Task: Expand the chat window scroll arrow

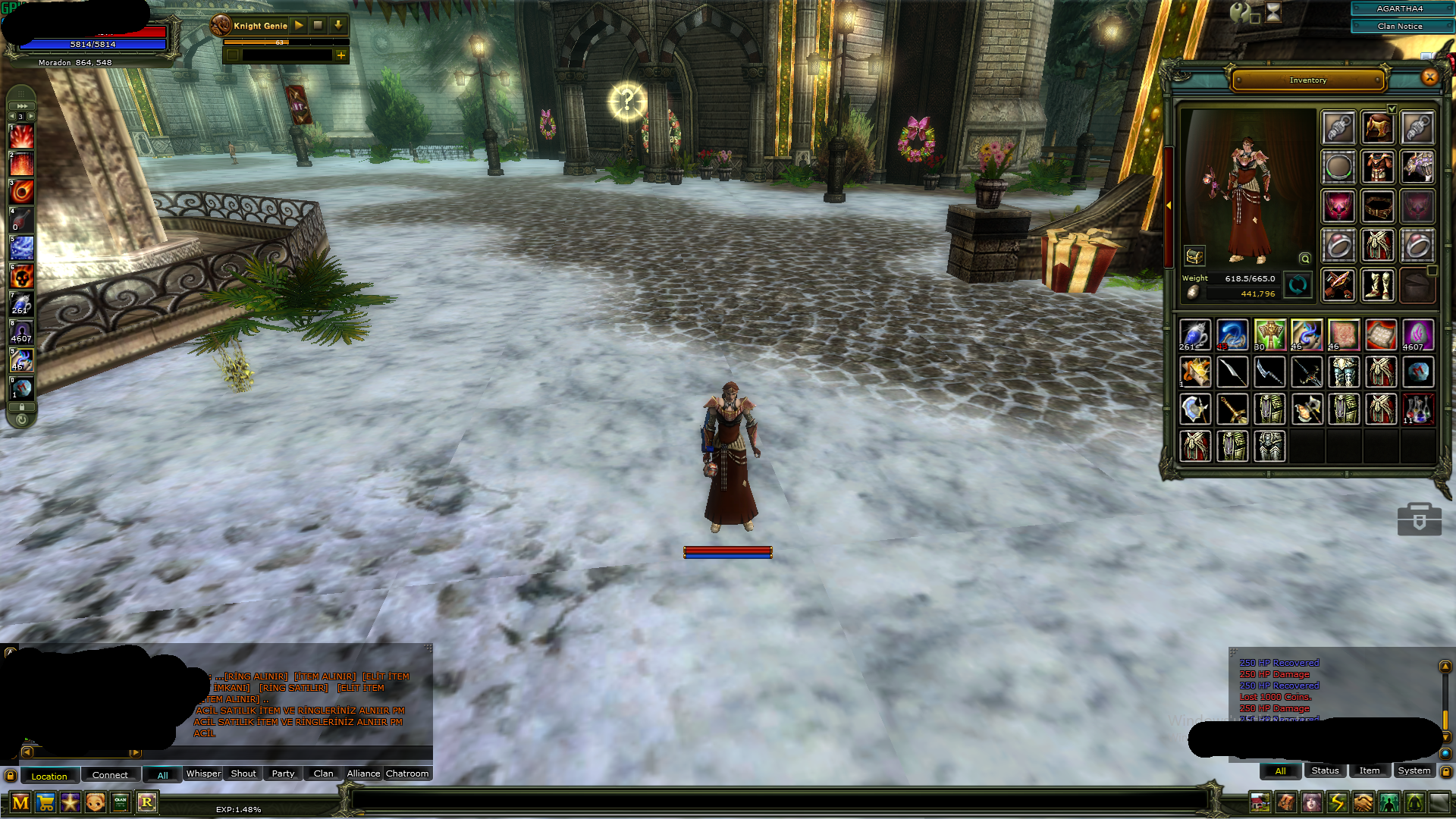Action: tap(136, 753)
